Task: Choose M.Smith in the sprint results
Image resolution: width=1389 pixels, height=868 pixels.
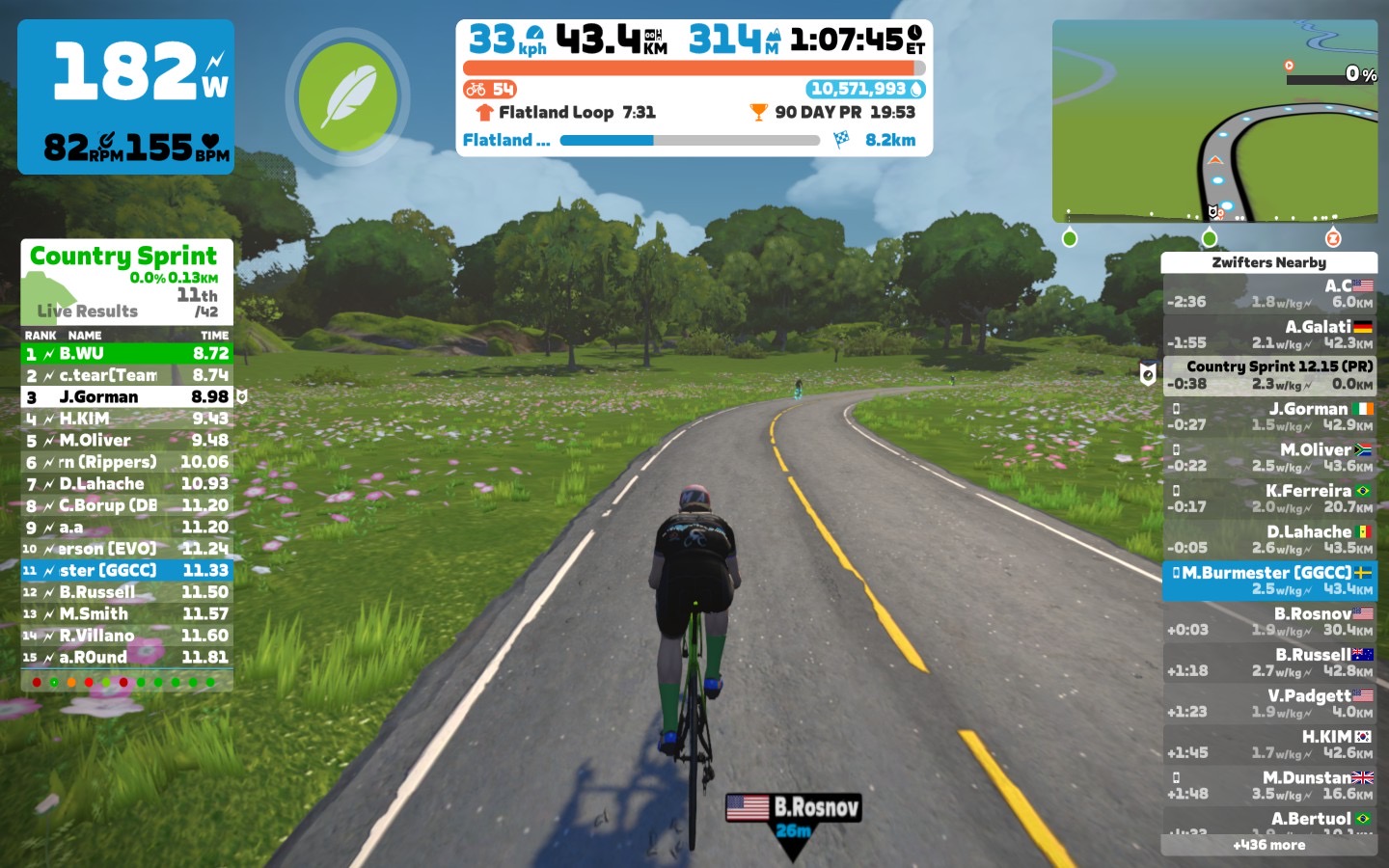Action: pyautogui.click(x=126, y=614)
